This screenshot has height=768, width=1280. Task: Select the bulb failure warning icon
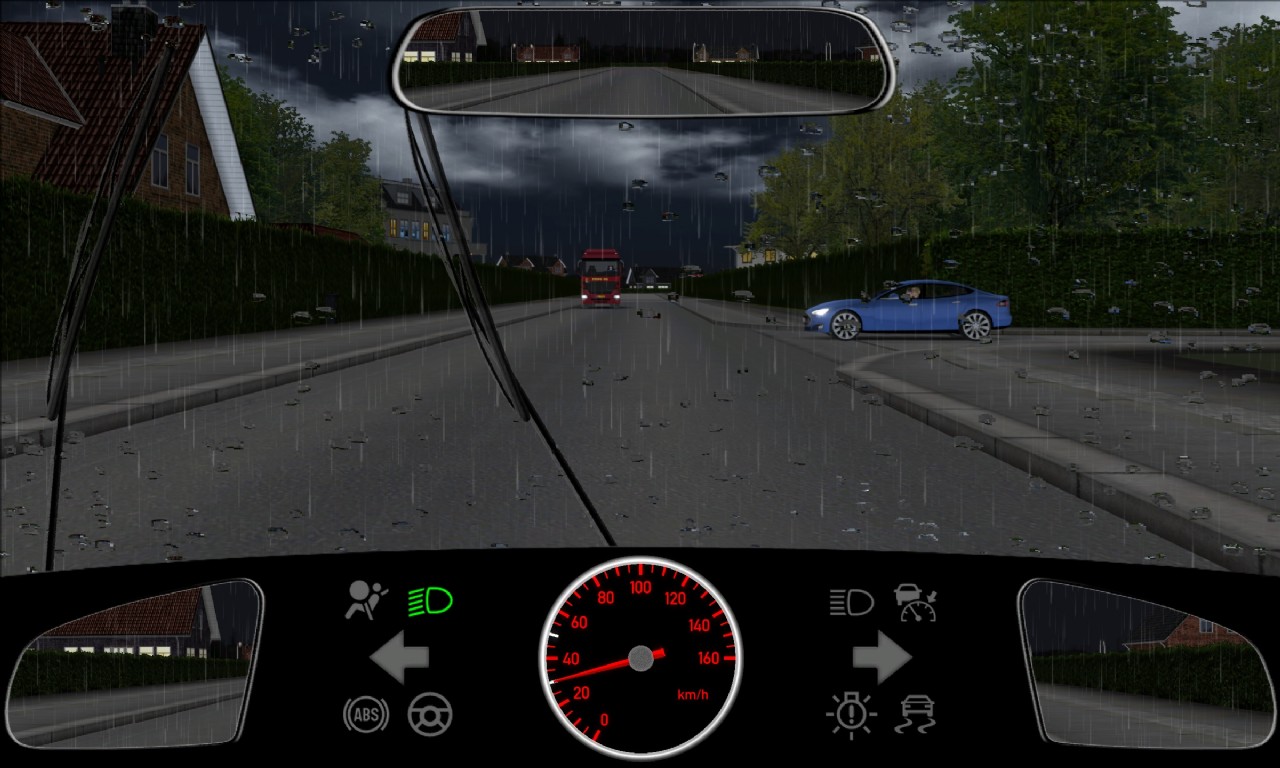point(851,714)
